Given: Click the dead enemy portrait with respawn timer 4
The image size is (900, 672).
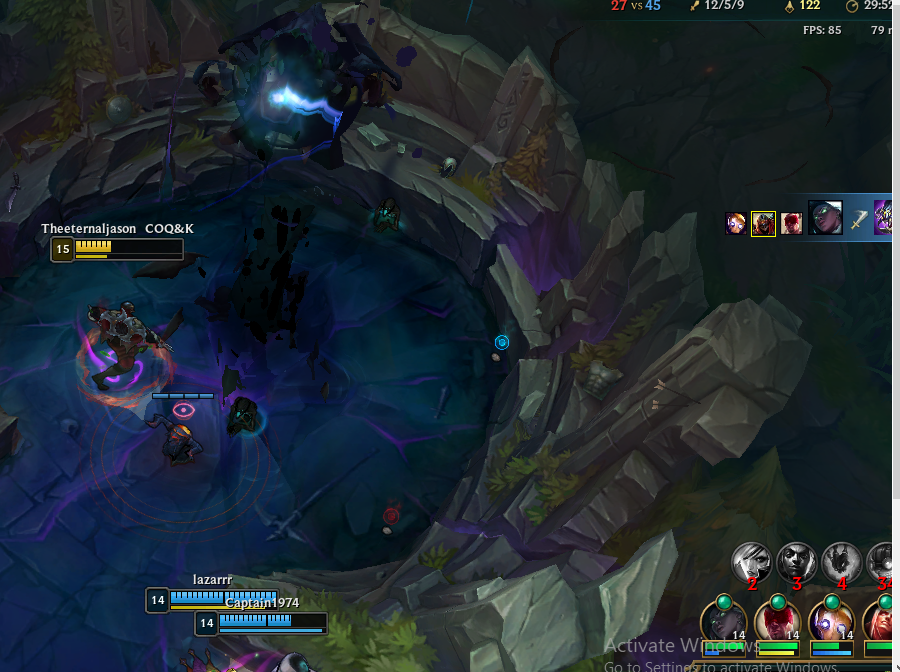Looking at the screenshot, I should coord(841,562).
